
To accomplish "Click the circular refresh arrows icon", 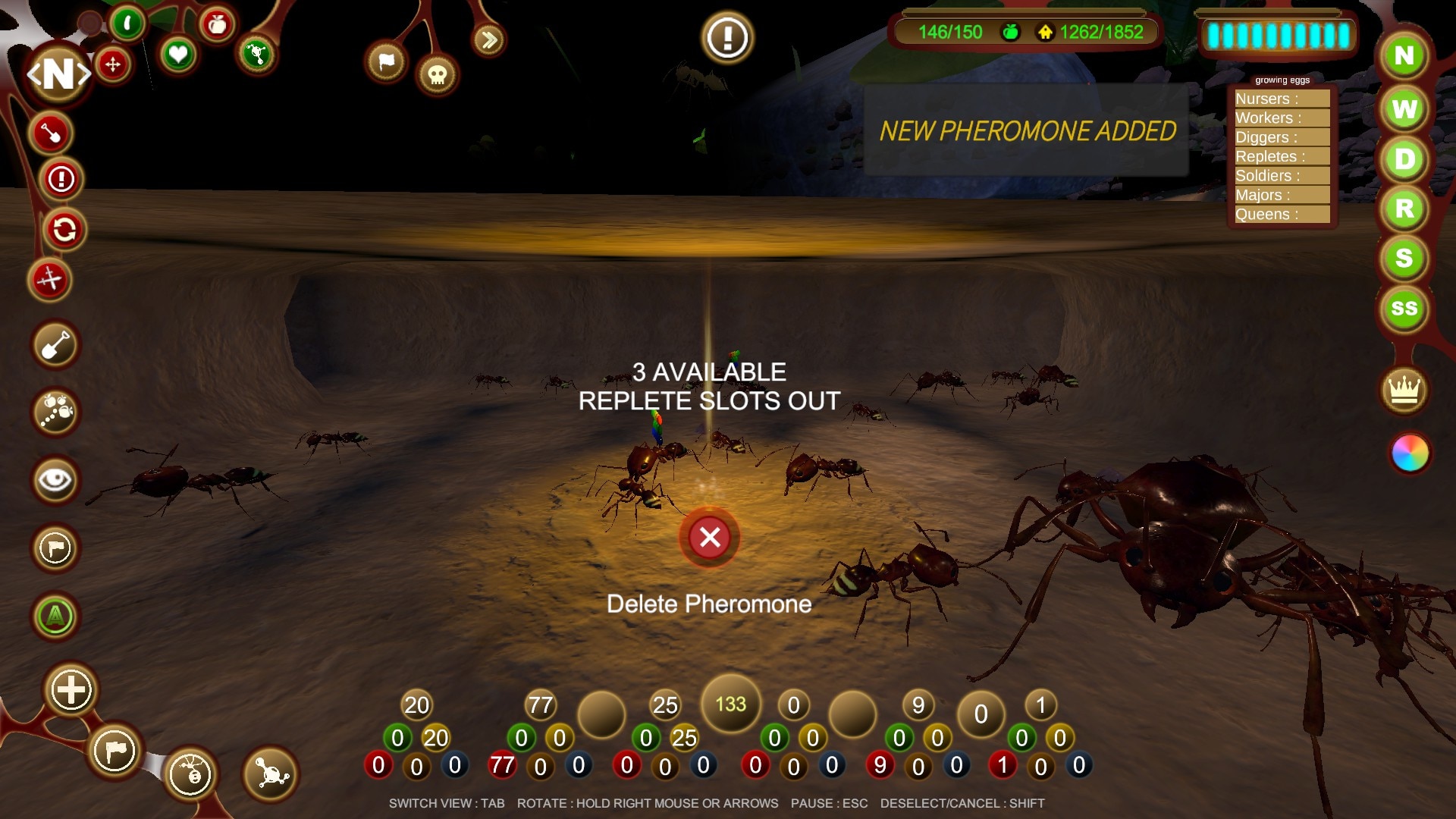I will coord(64,229).
